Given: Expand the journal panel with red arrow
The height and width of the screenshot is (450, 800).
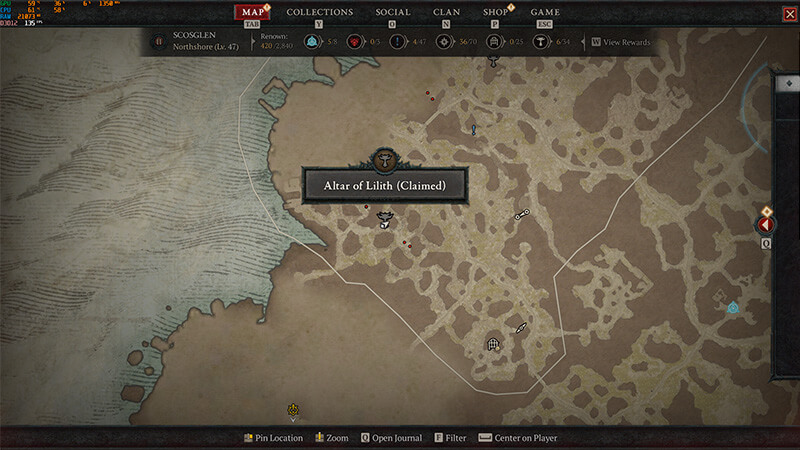Looking at the screenshot, I should [768, 225].
